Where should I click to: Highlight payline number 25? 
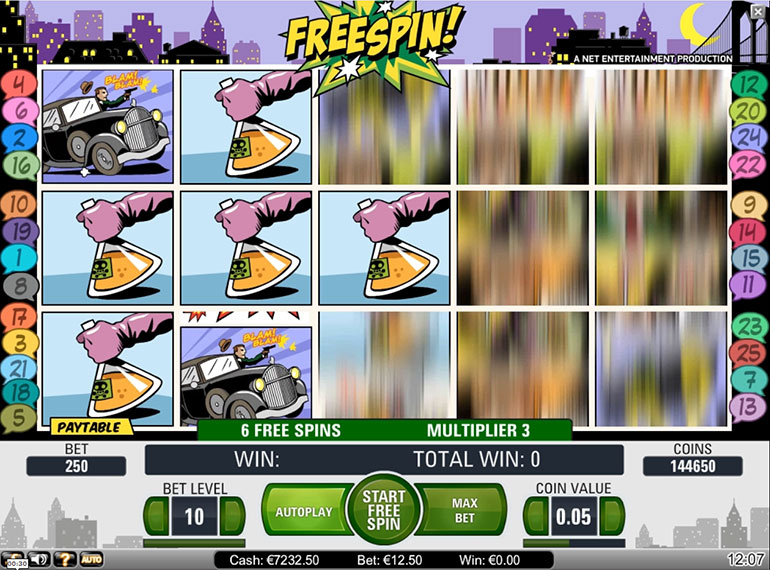pos(749,353)
